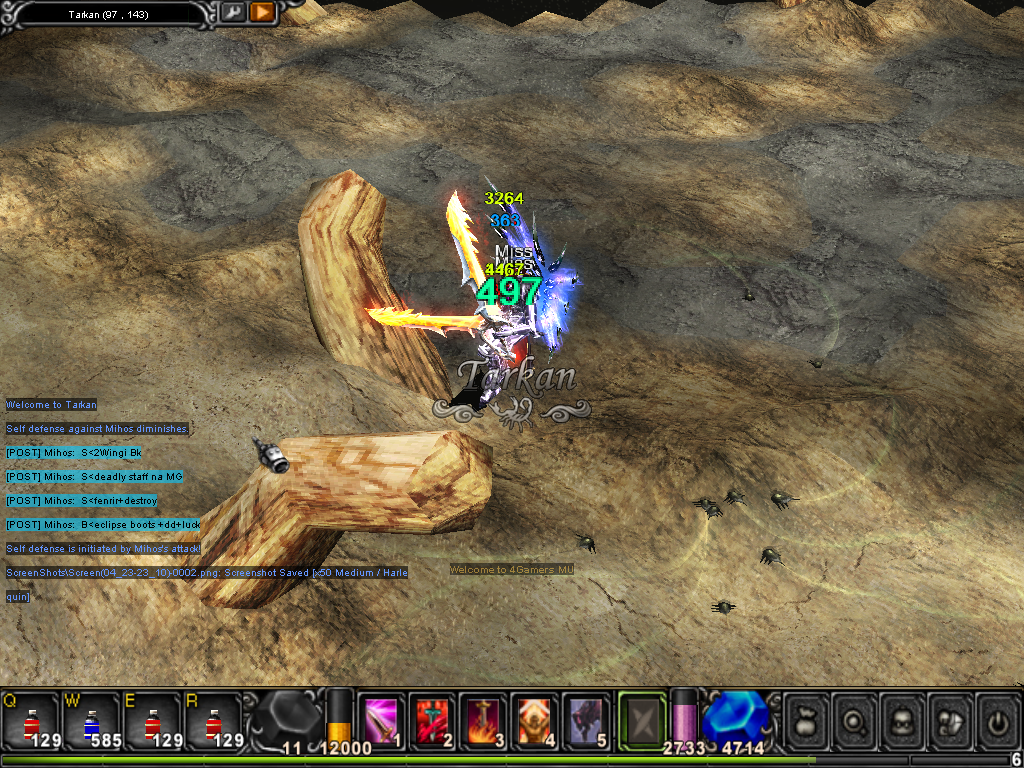Use the red potion in the Q slot

pos(30,722)
